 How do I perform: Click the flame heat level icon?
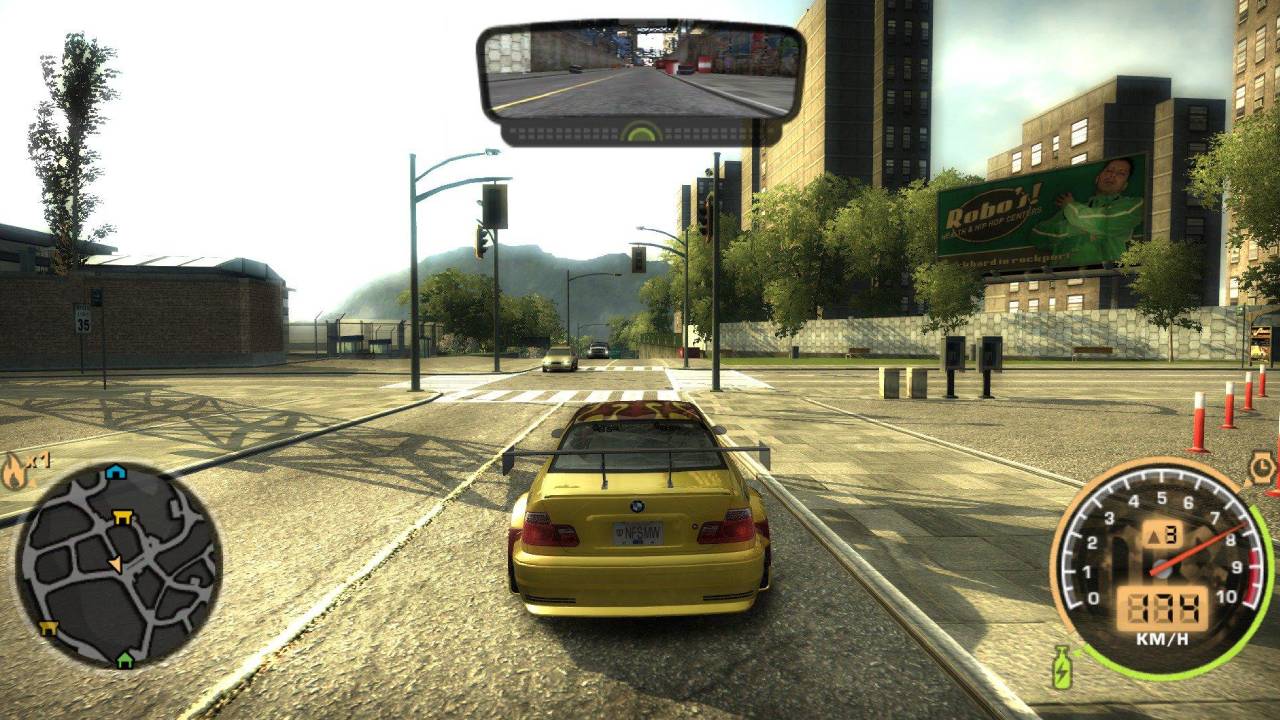click(15, 470)
